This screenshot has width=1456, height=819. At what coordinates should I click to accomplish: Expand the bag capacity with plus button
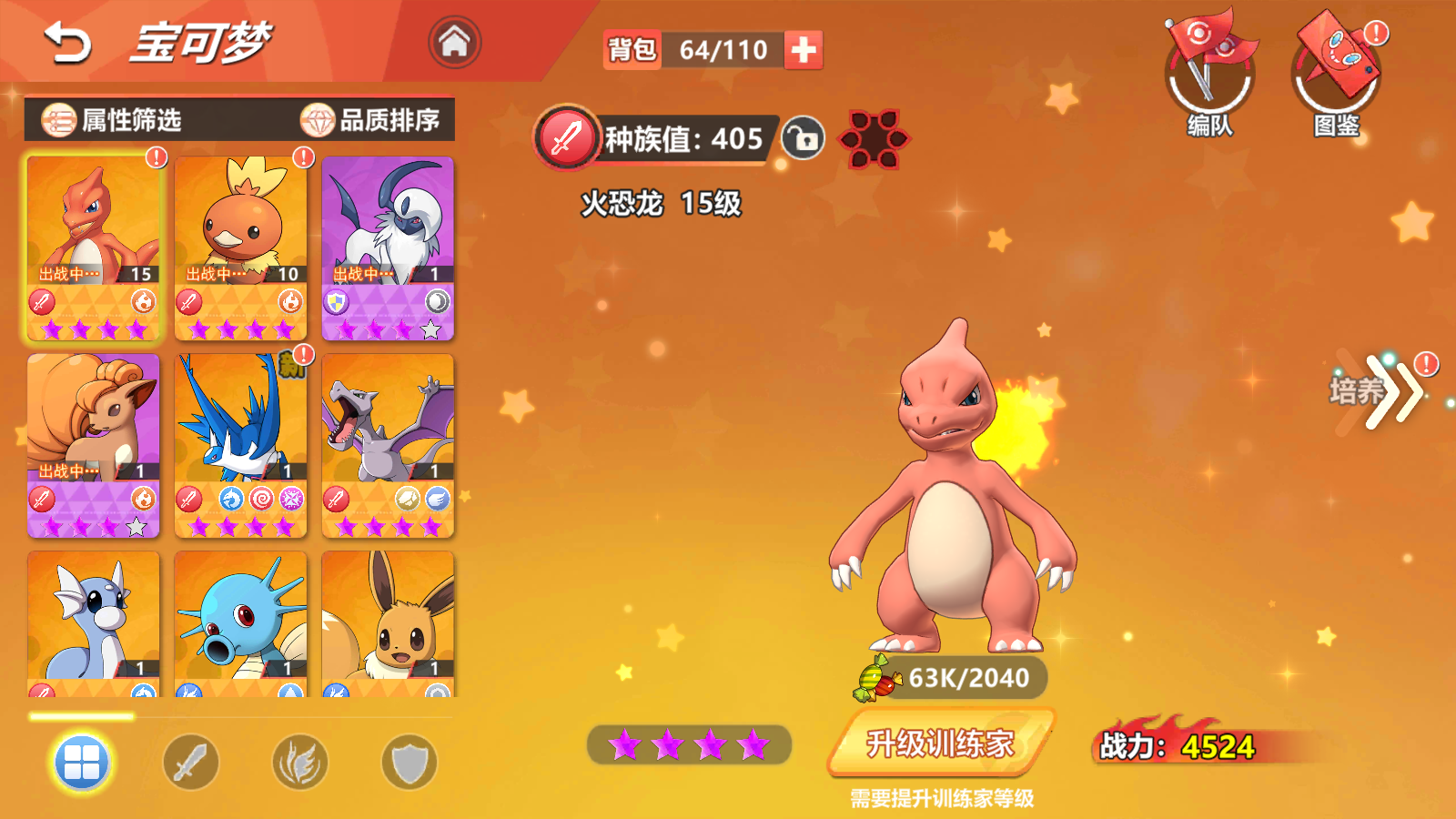click(x=803, y=50)
